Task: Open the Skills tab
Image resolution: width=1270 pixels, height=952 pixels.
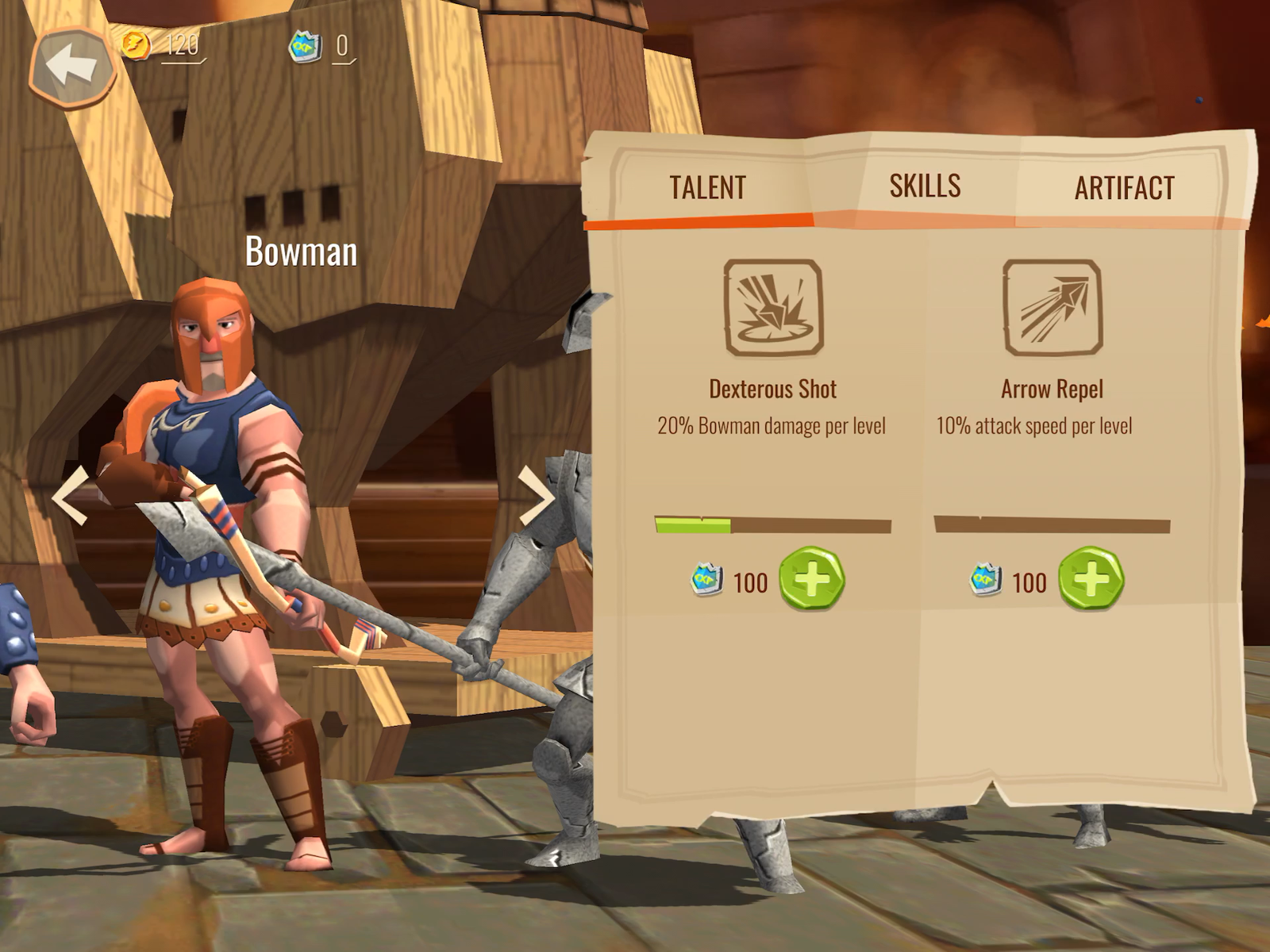Action: click(x=925, y=186)
